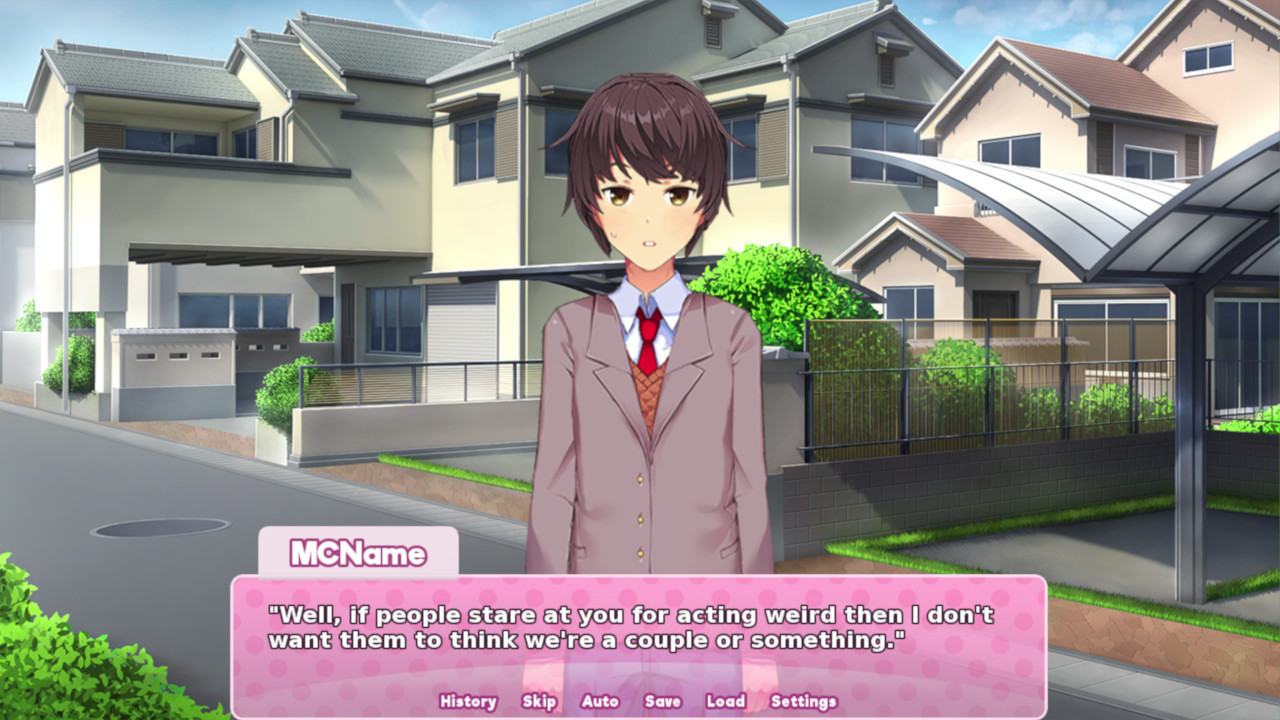Open the Load screen
1280x720 pixels.
point(724,702)
